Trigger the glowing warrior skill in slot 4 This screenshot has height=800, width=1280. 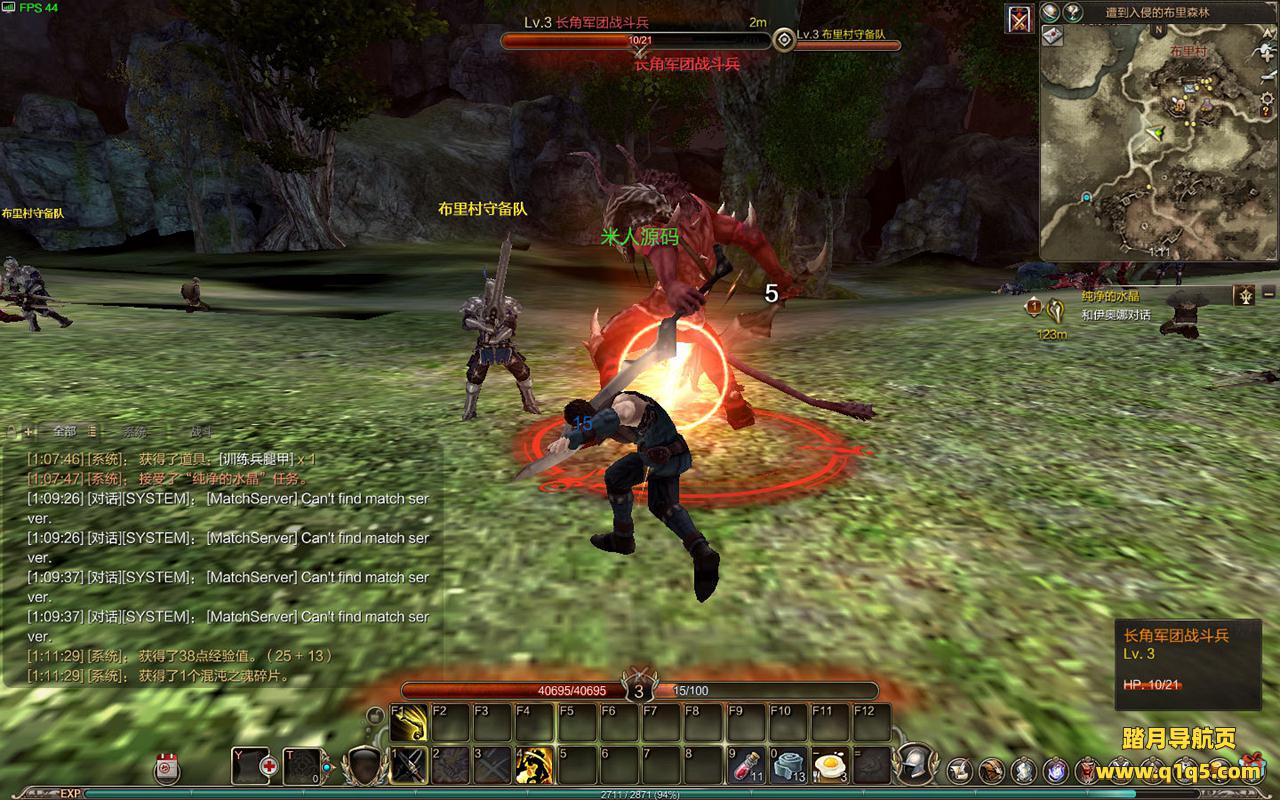click(x=535, y=766)
